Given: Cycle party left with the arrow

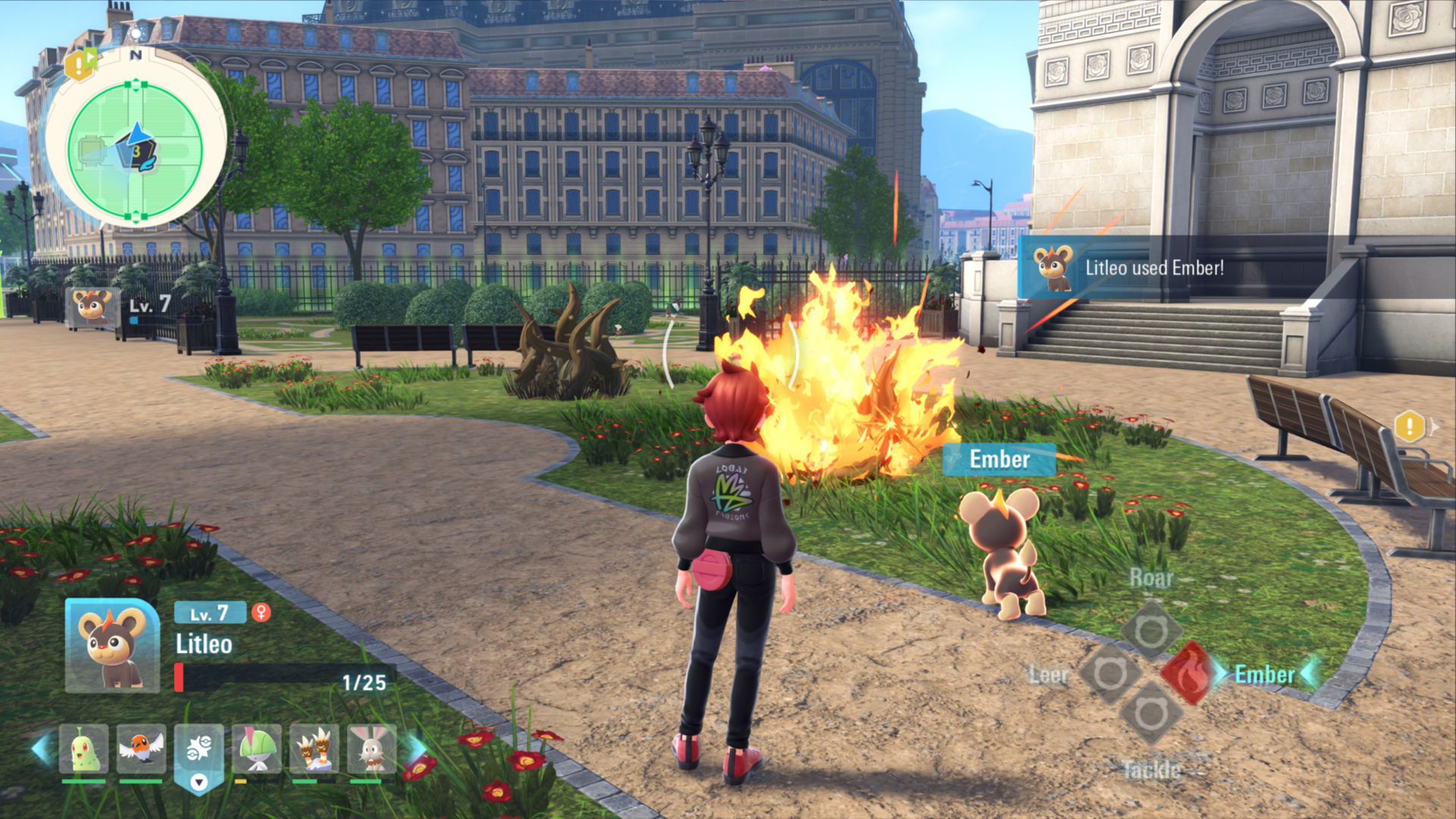Looking at the screenshot, I should (x=42, y=748).
